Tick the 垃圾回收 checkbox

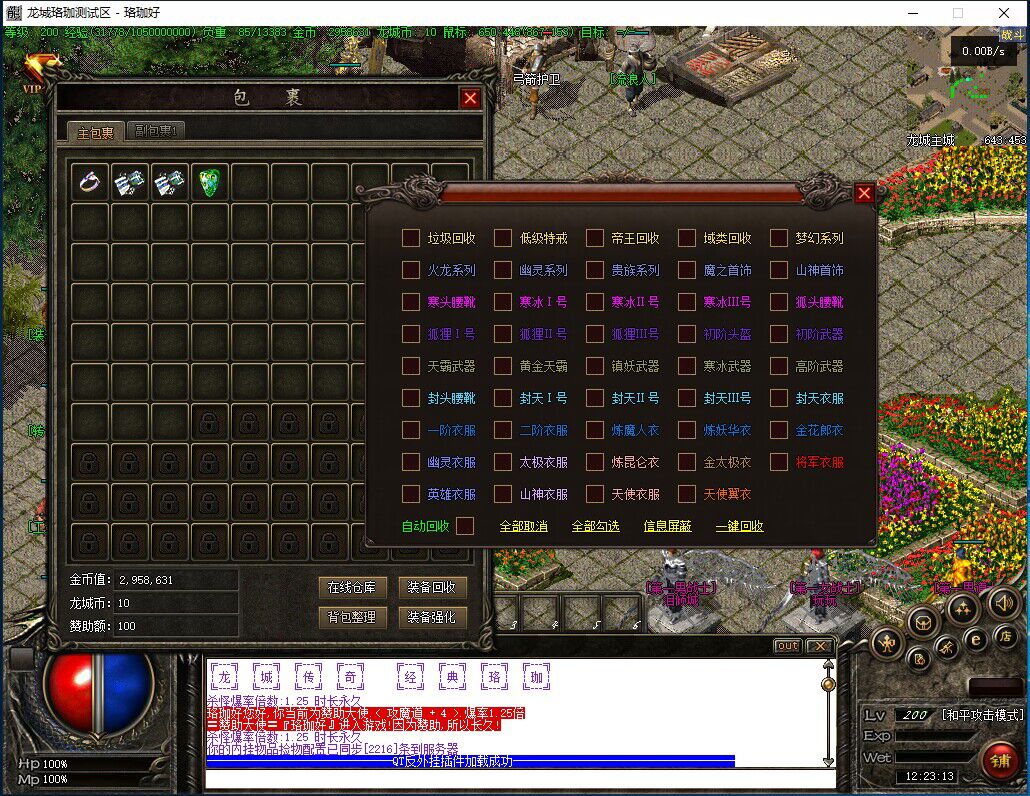click(x=411, y=238)
